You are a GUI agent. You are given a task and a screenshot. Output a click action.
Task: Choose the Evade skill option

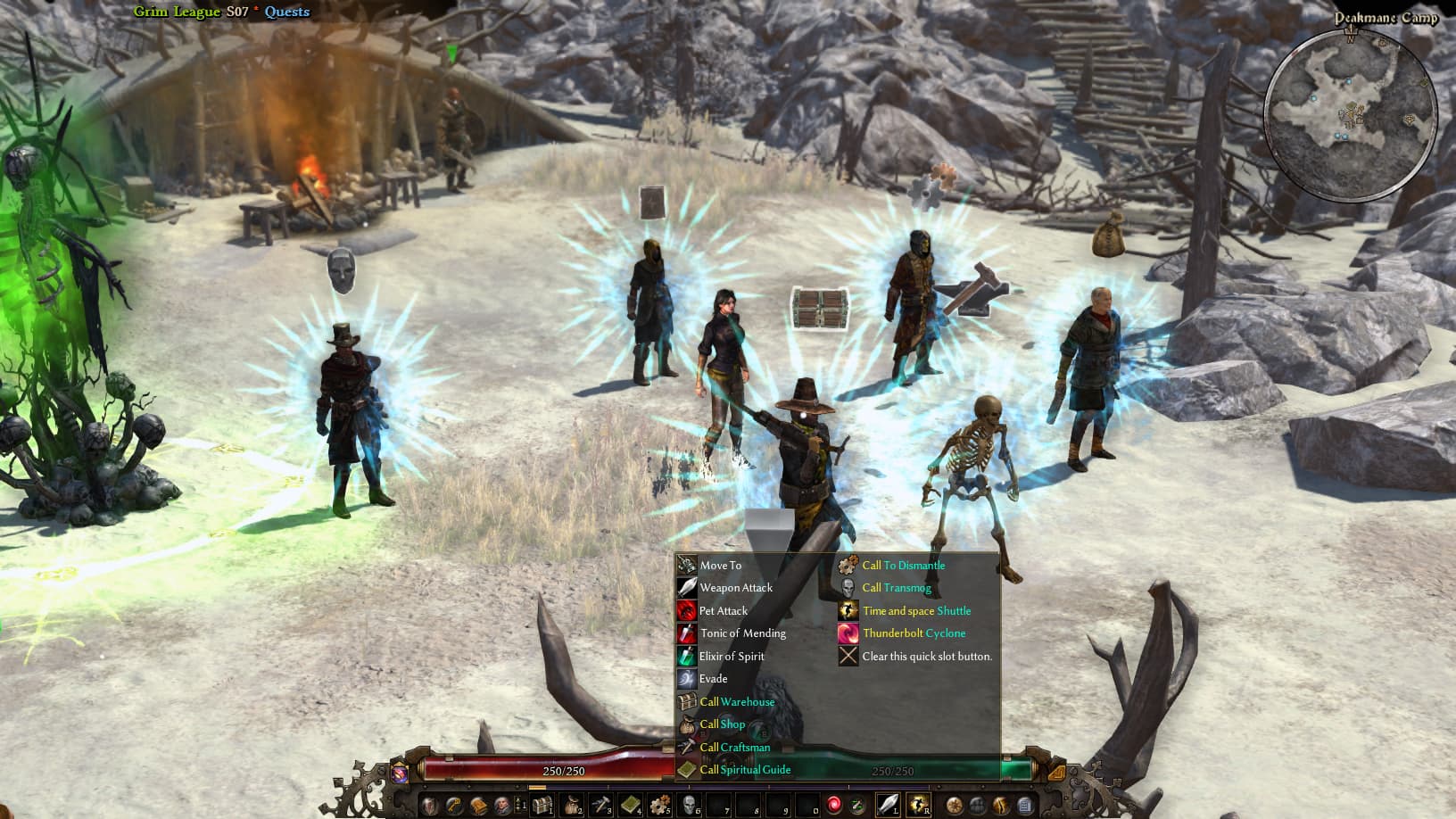coord(713,679)
